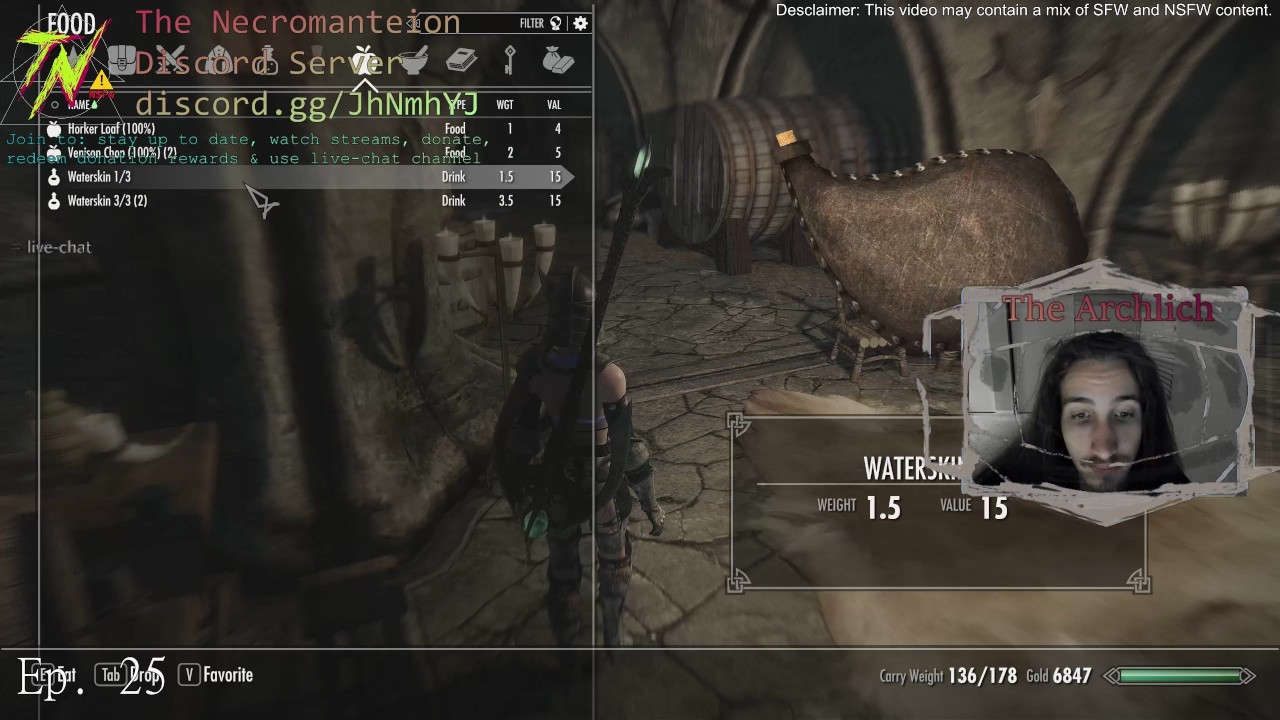The image size is (1280, 720).
Task: Switch to the Potions flask tab
Action: pyautogui.click(x=268, y=61)
